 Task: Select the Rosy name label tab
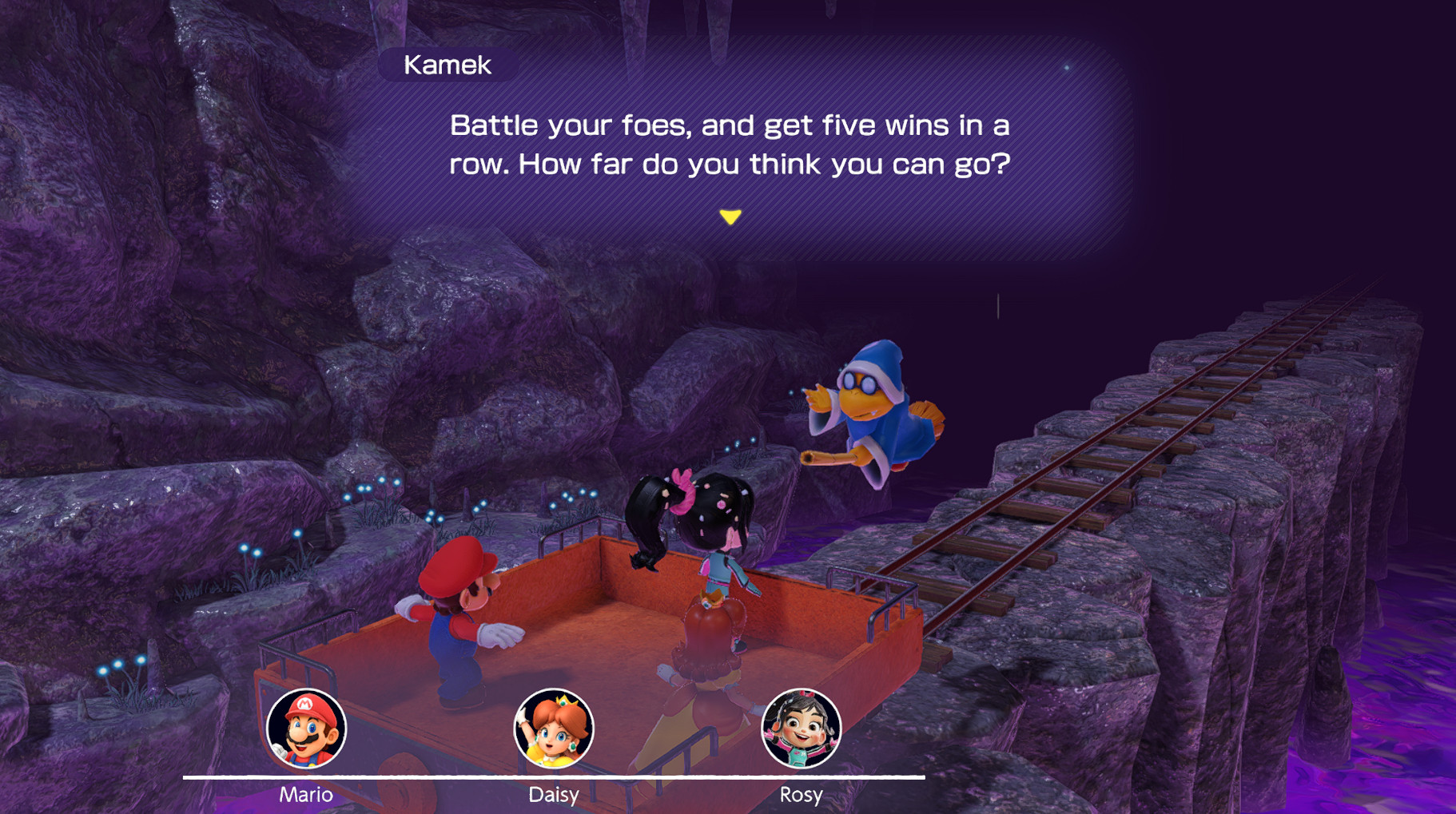802,794
